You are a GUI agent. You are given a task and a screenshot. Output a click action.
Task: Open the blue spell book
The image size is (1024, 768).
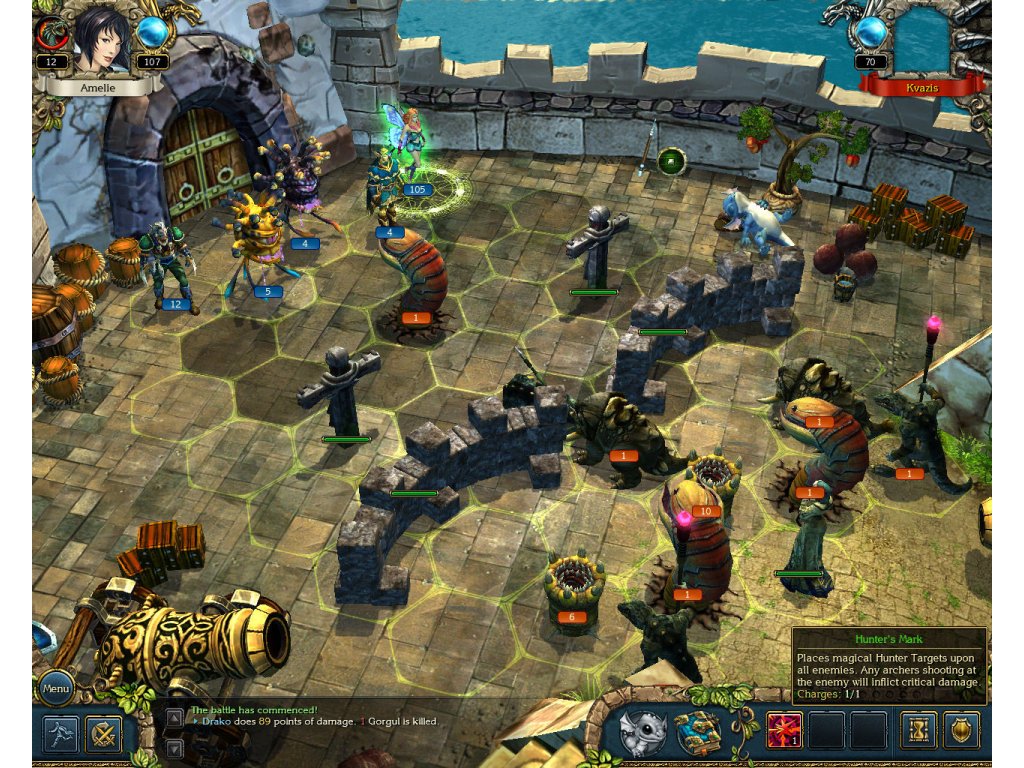pos(699,733)
